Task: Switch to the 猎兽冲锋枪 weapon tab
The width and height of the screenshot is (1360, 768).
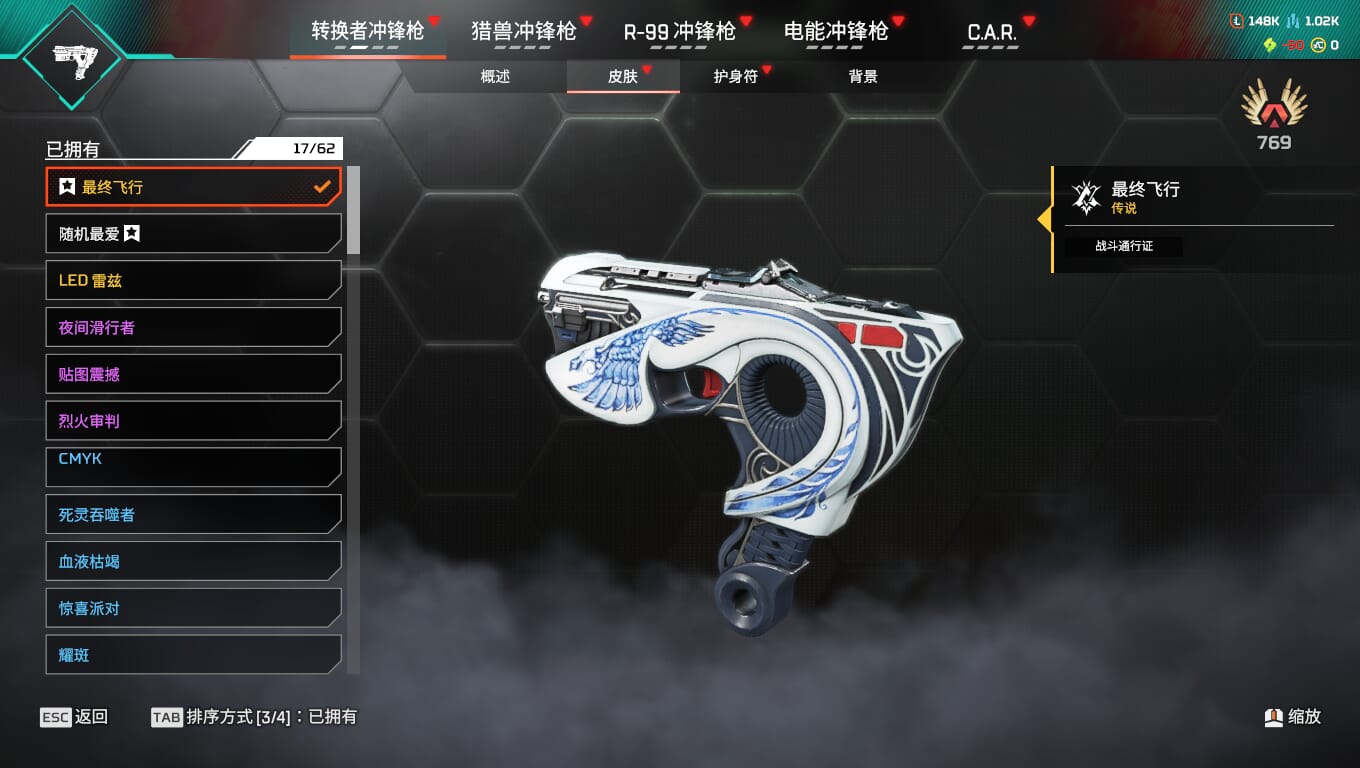Action: point(523,31)
